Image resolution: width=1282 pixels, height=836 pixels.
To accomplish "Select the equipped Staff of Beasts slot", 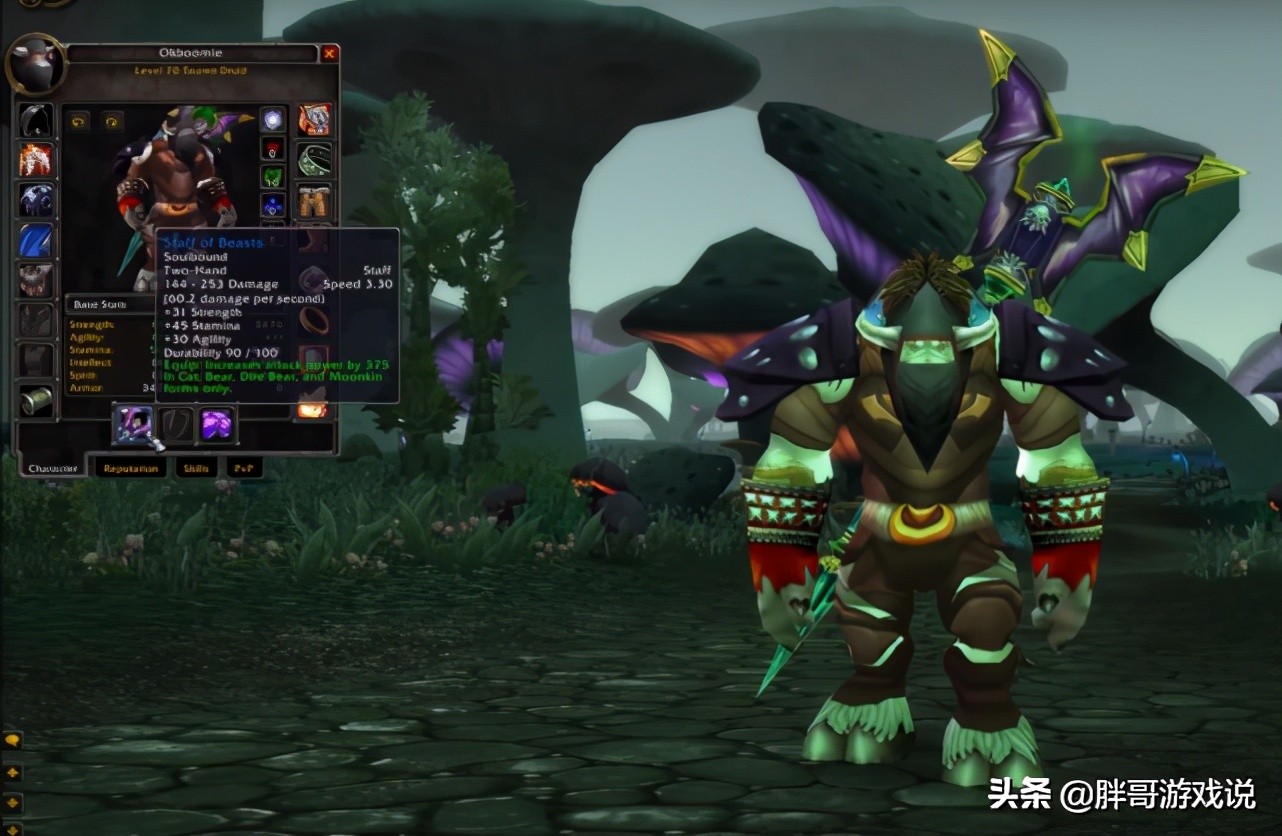I will (132, 425).
